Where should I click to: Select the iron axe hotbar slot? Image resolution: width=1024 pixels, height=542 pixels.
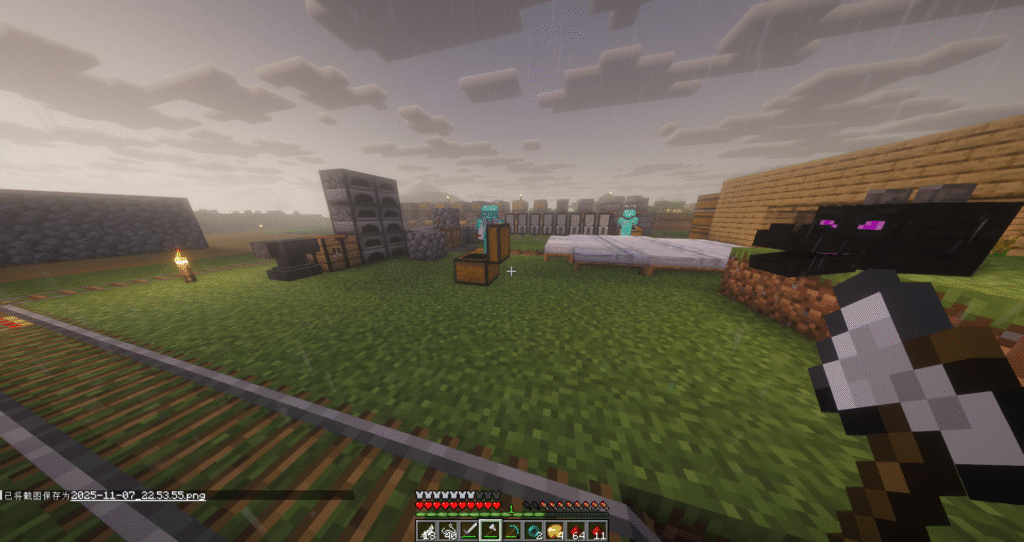(x=489, y=529)
